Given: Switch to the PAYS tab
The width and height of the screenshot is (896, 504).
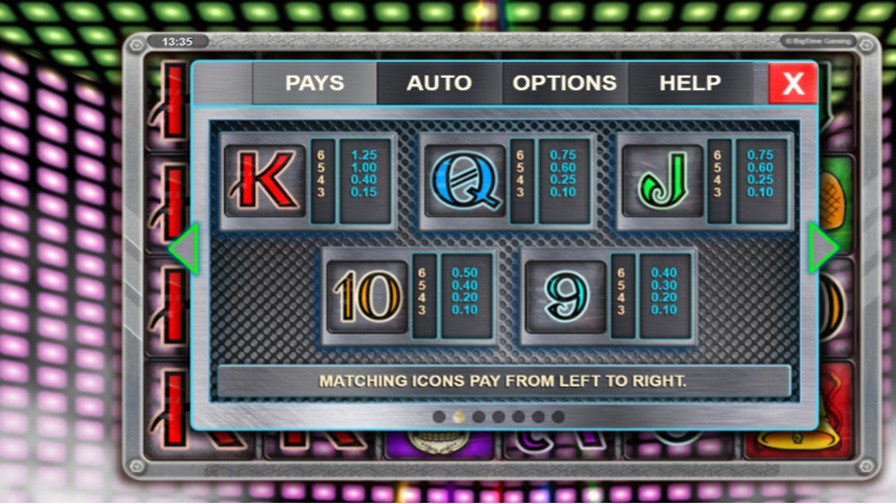Looking at the screenshot, I should (x=314, y=83).
